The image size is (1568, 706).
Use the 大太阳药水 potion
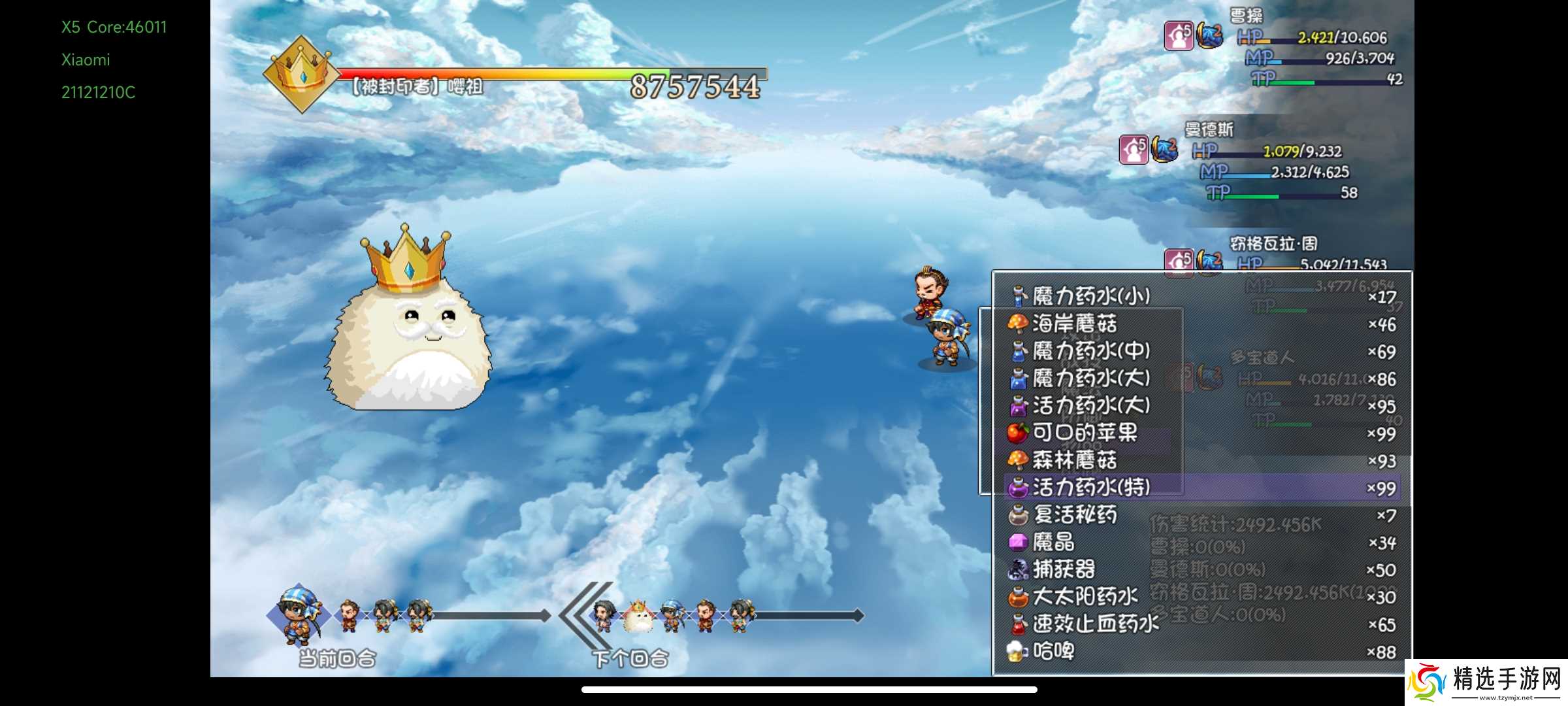[1085, 597]
